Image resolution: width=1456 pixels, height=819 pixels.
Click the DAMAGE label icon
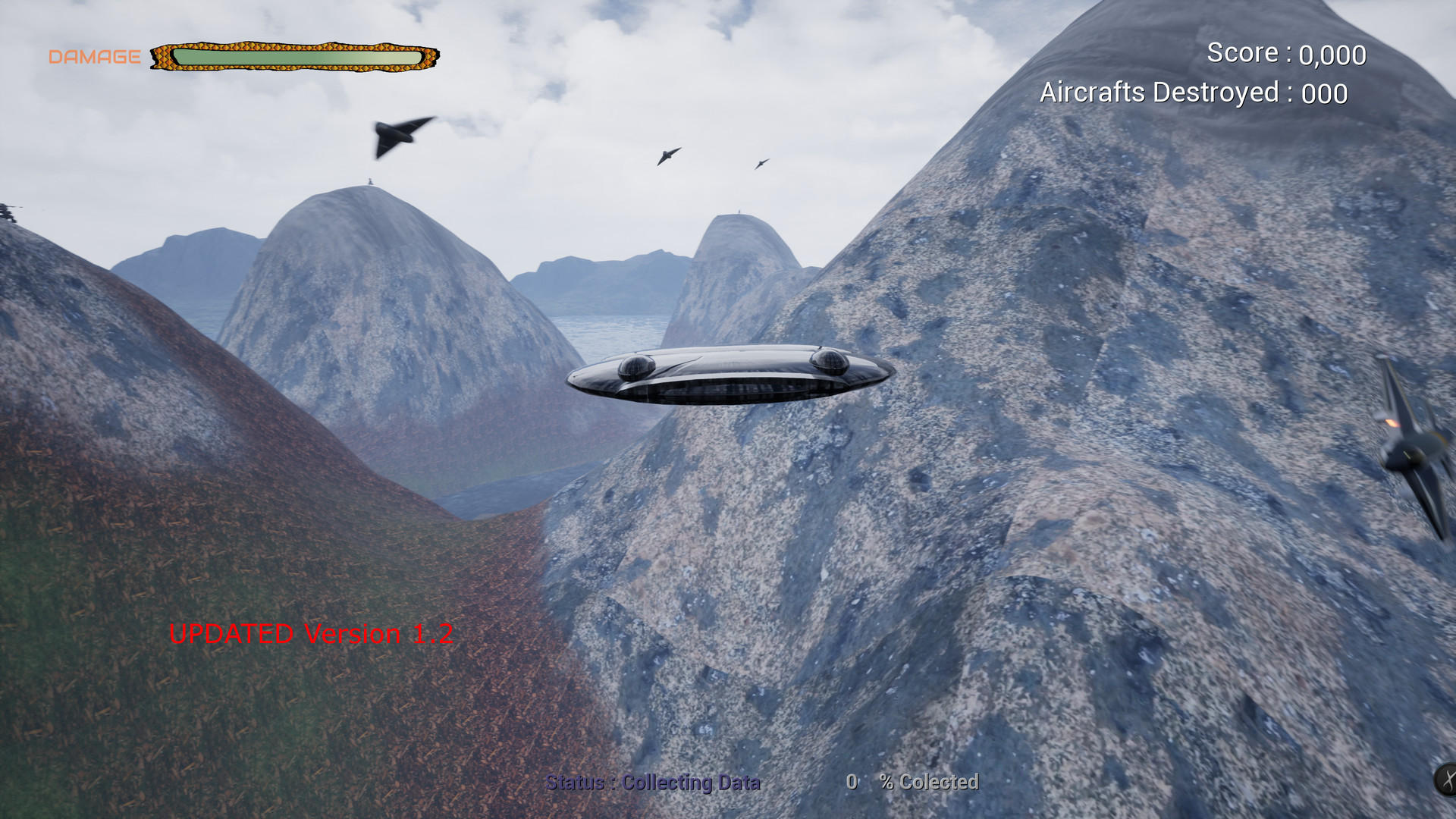tap(94, 55)
